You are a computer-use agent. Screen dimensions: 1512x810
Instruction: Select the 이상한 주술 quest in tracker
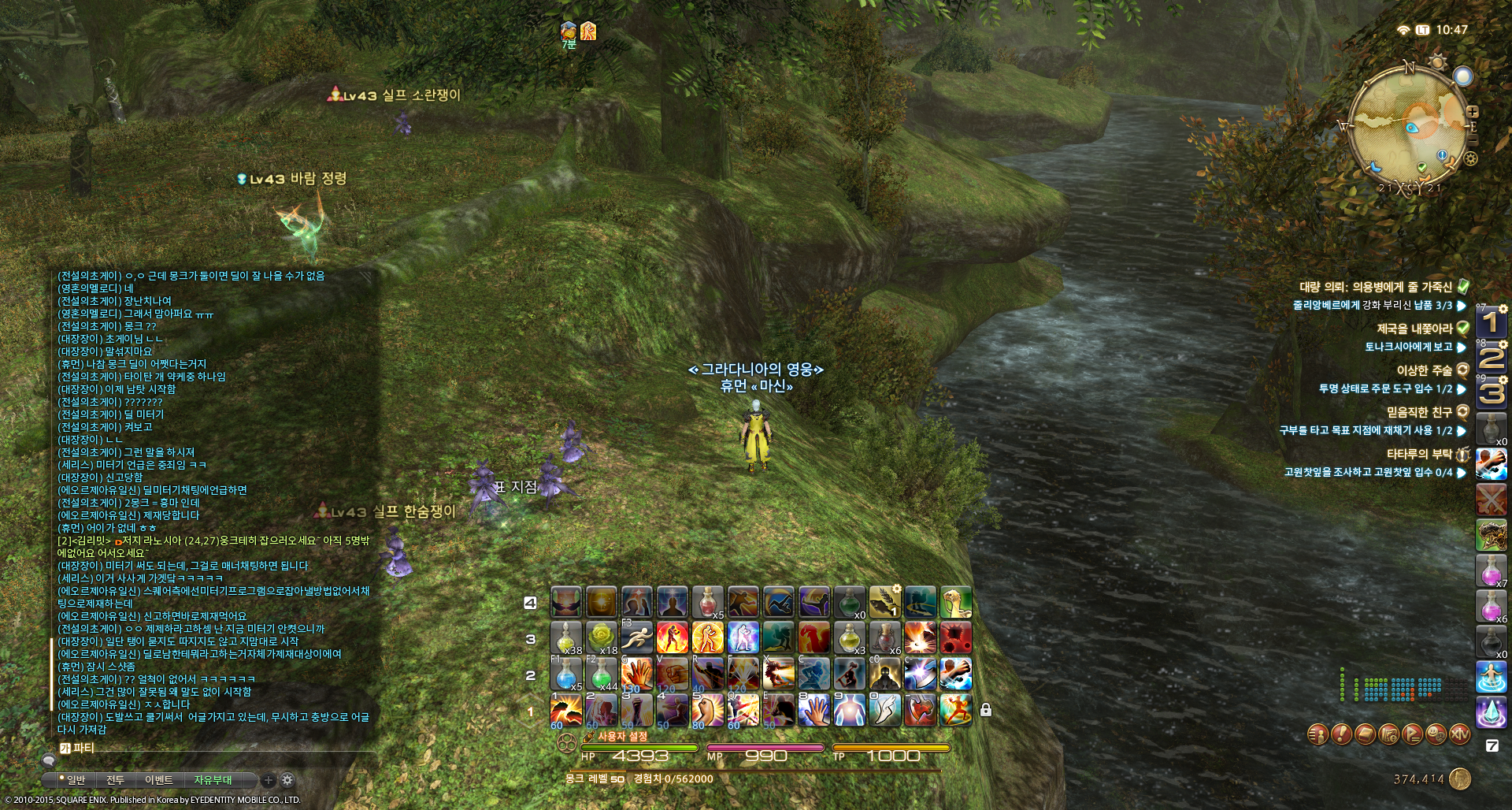coord(1424,370)
